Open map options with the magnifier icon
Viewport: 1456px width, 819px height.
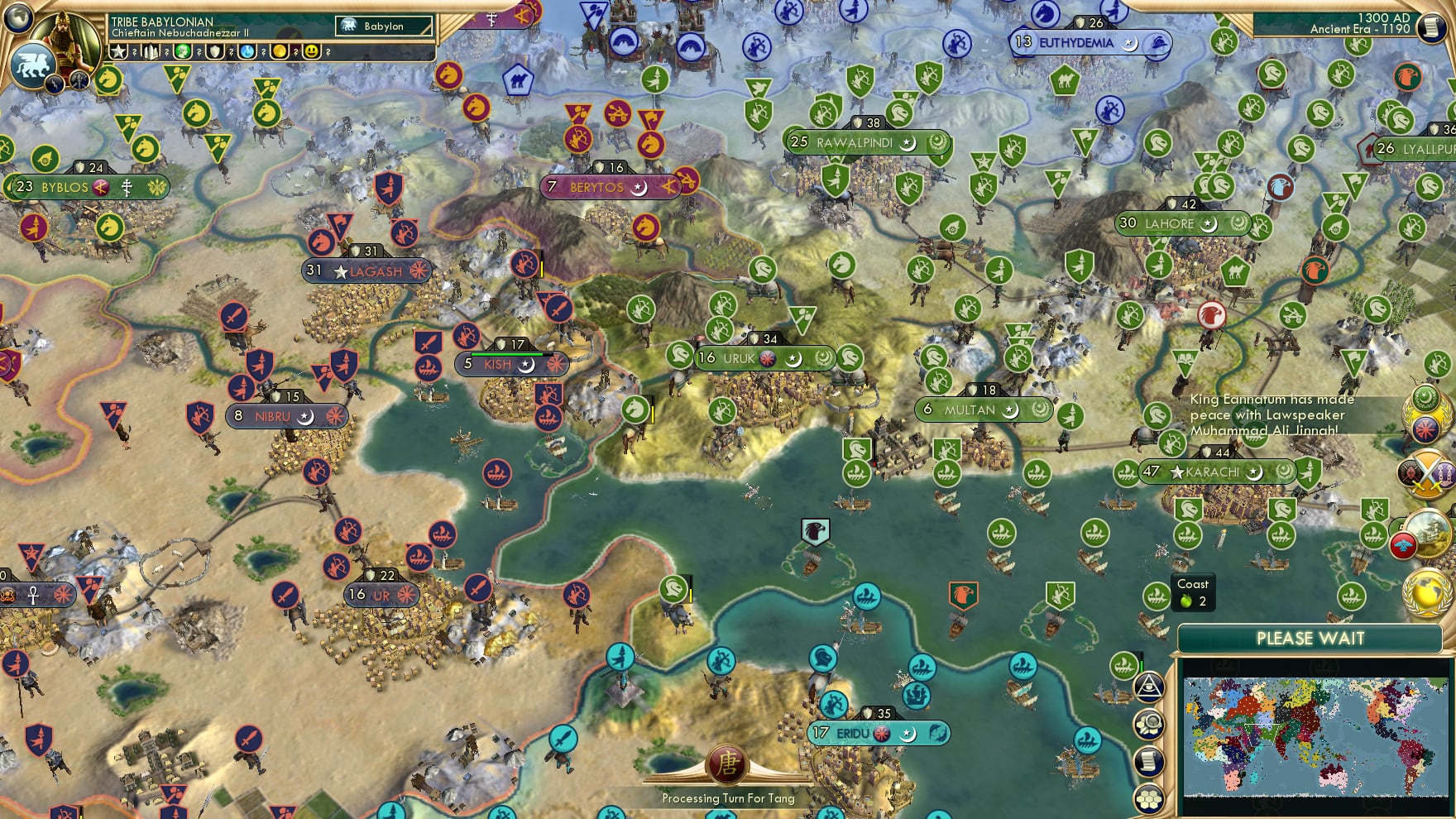(x=1148, y=724)
